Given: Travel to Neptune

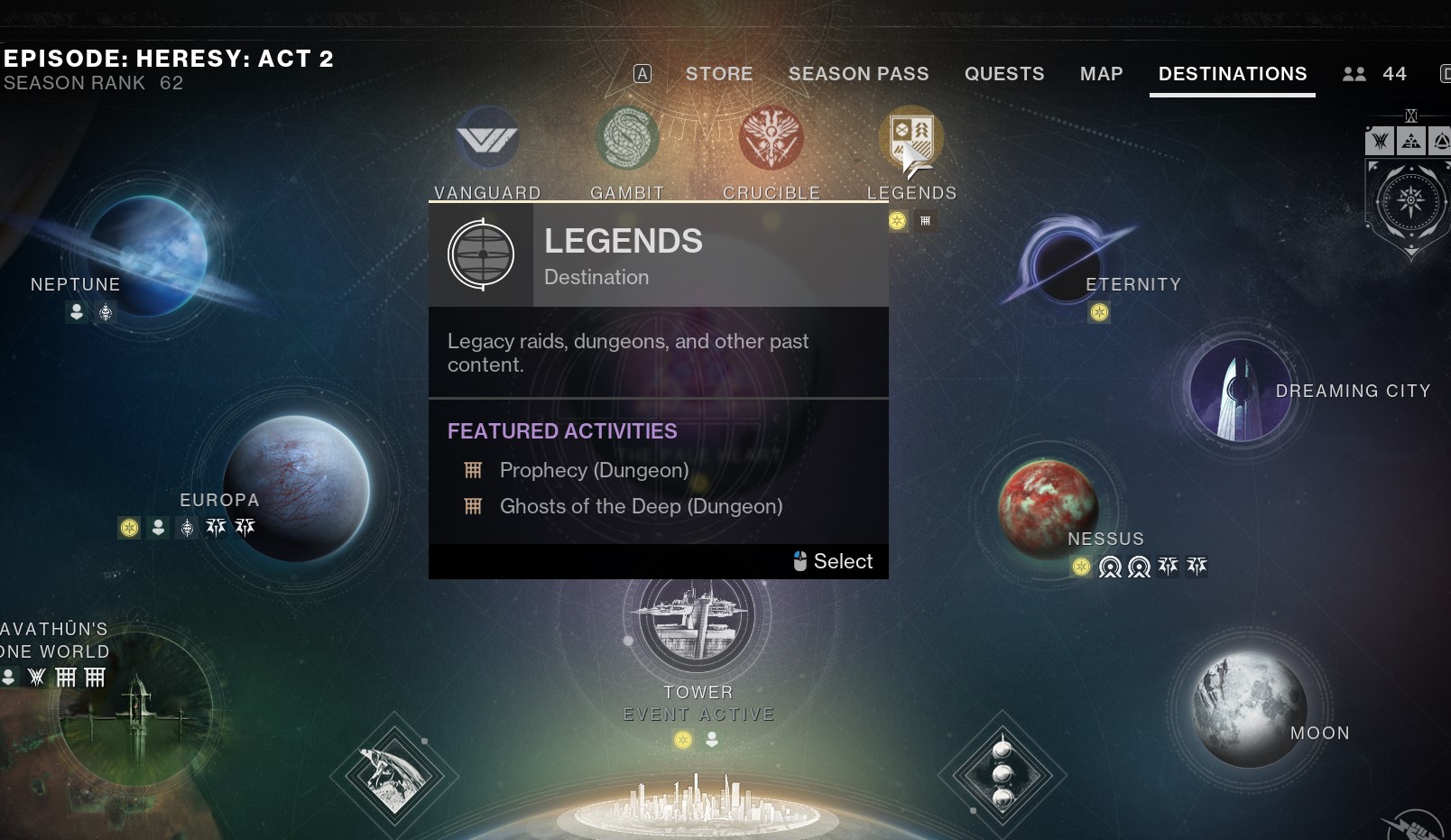Looking at the screenshot, I should [147, 254].
